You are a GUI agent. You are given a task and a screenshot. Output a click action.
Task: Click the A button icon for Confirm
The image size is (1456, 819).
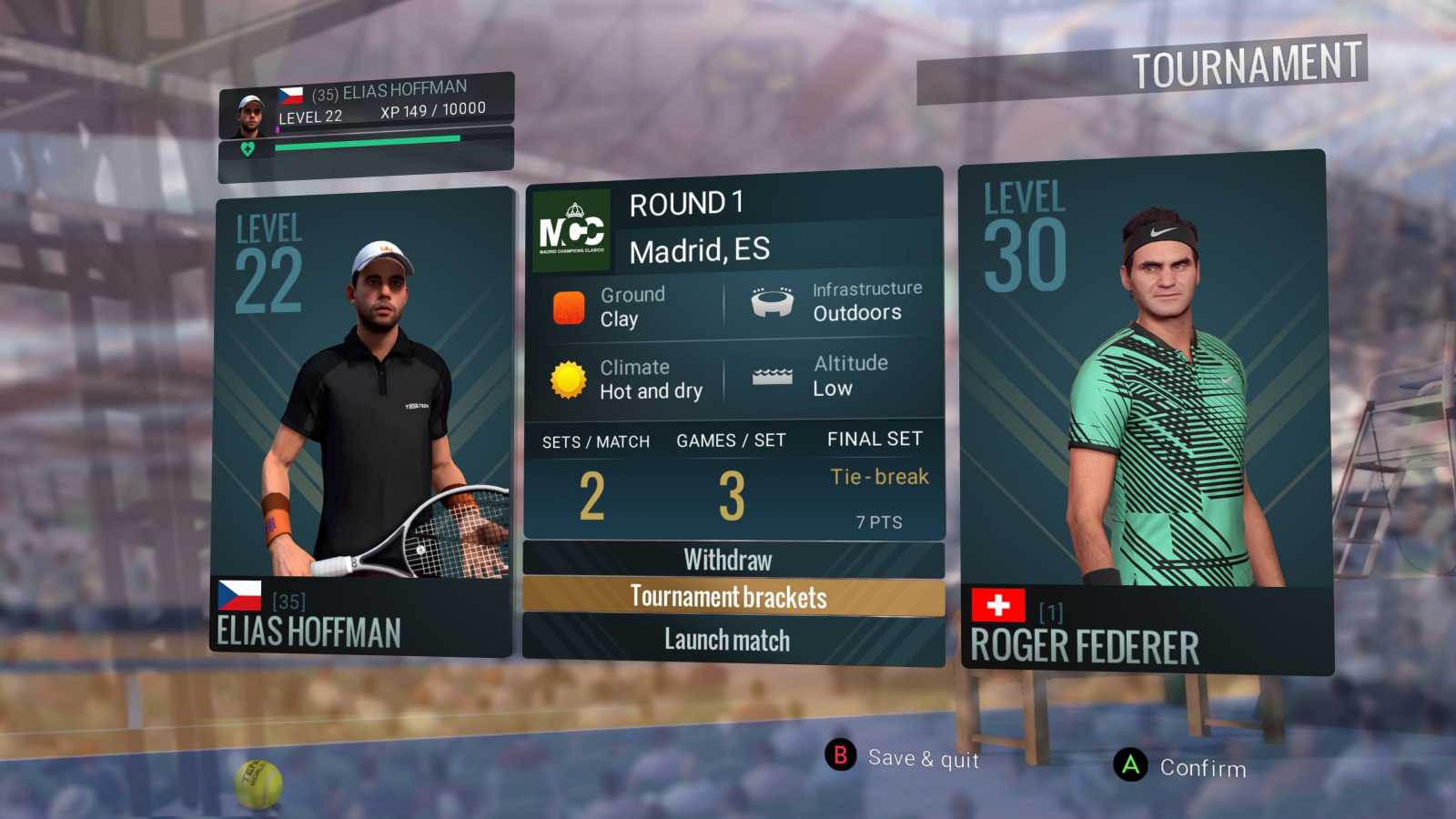click(x=1131, y=766)
